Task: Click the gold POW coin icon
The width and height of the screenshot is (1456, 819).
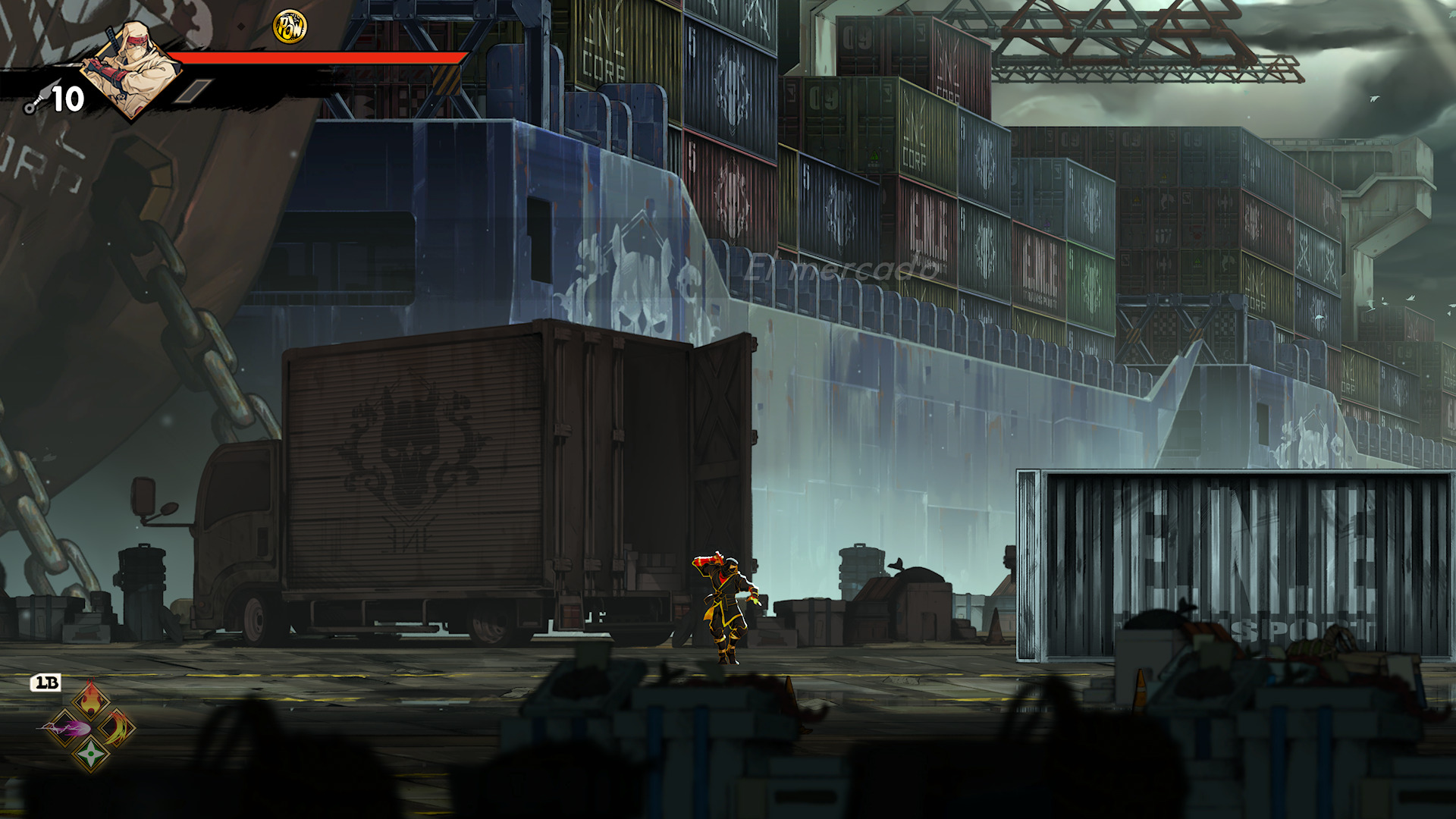Action: click(x=290, y=27)
